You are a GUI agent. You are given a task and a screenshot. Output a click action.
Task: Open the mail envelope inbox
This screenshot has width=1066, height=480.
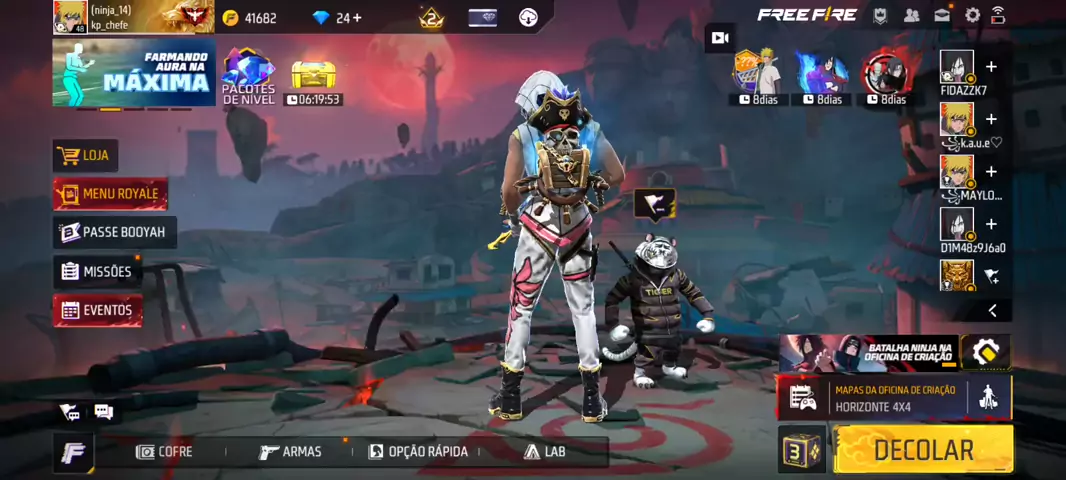[942, 15]
